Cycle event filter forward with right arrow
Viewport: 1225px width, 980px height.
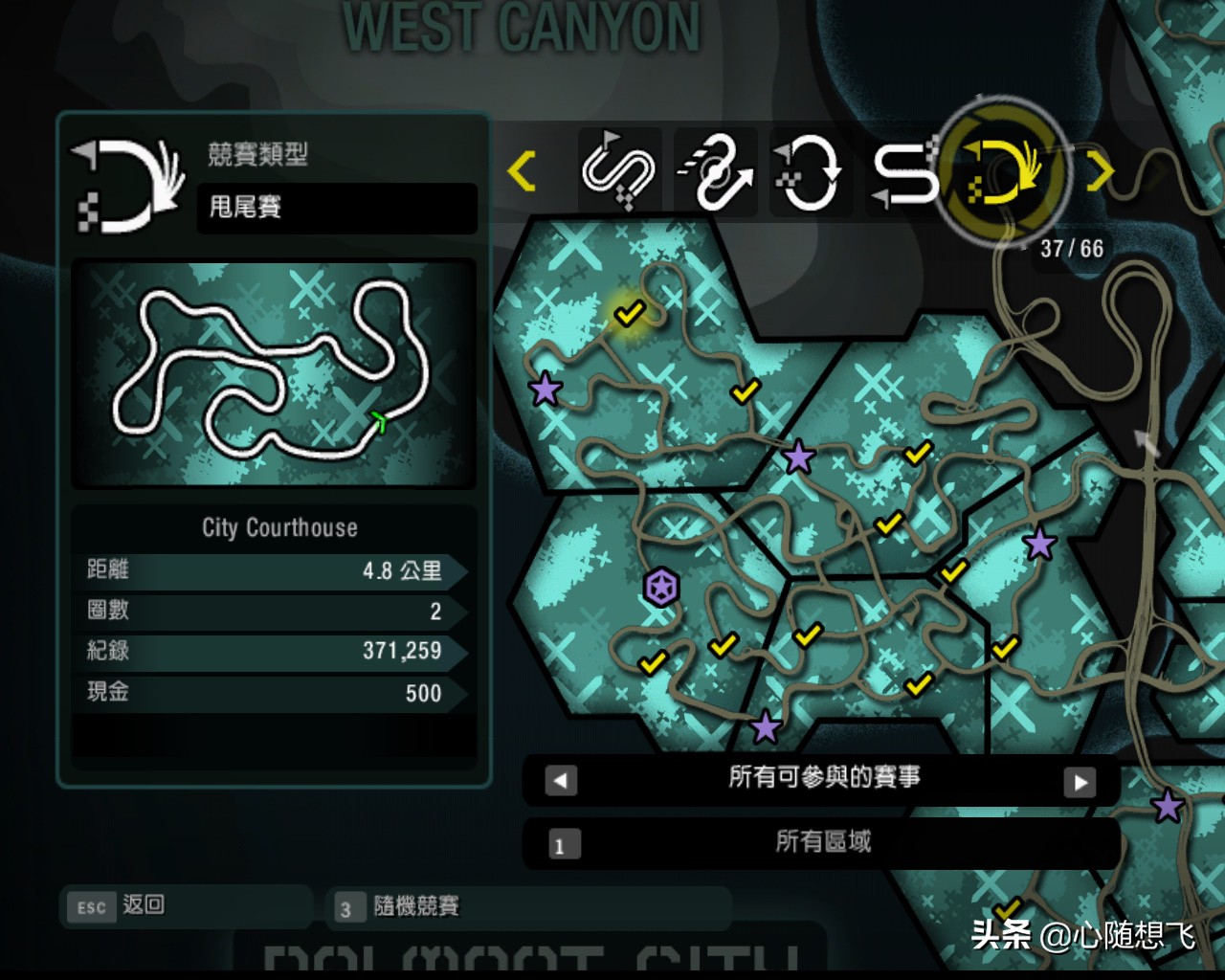[x=1080, y=782]
